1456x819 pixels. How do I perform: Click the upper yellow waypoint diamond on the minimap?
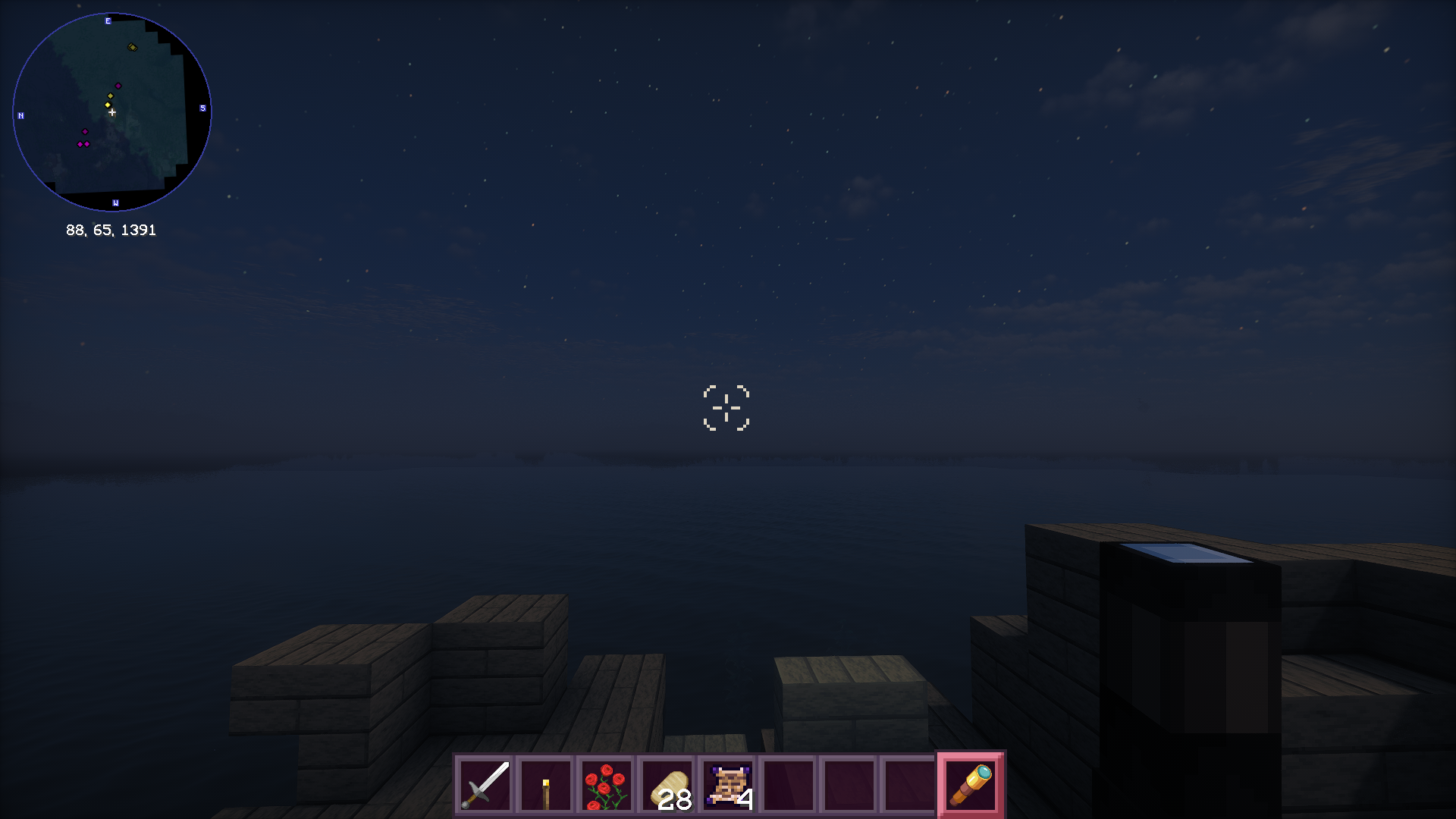pos(110,96)
